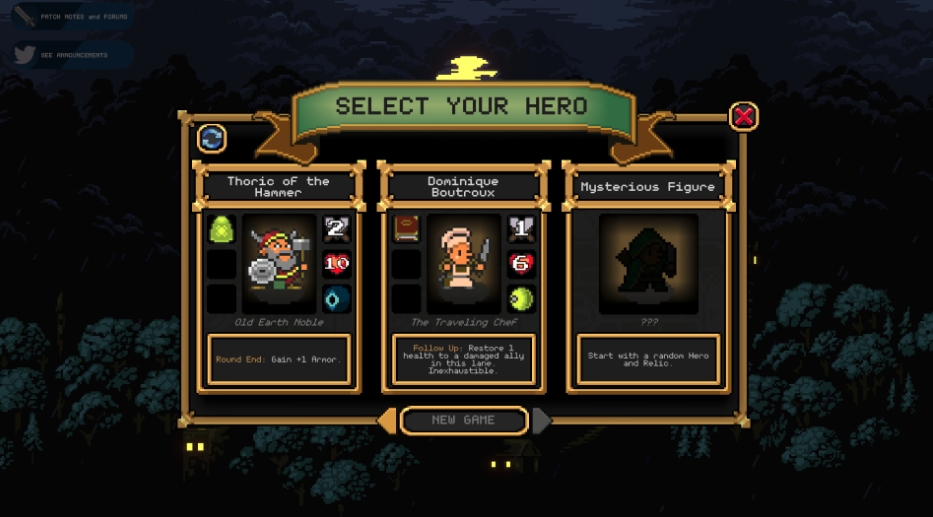933x517 pixels.
Task: Close the hero selection panel
Action: pos(743,117)
